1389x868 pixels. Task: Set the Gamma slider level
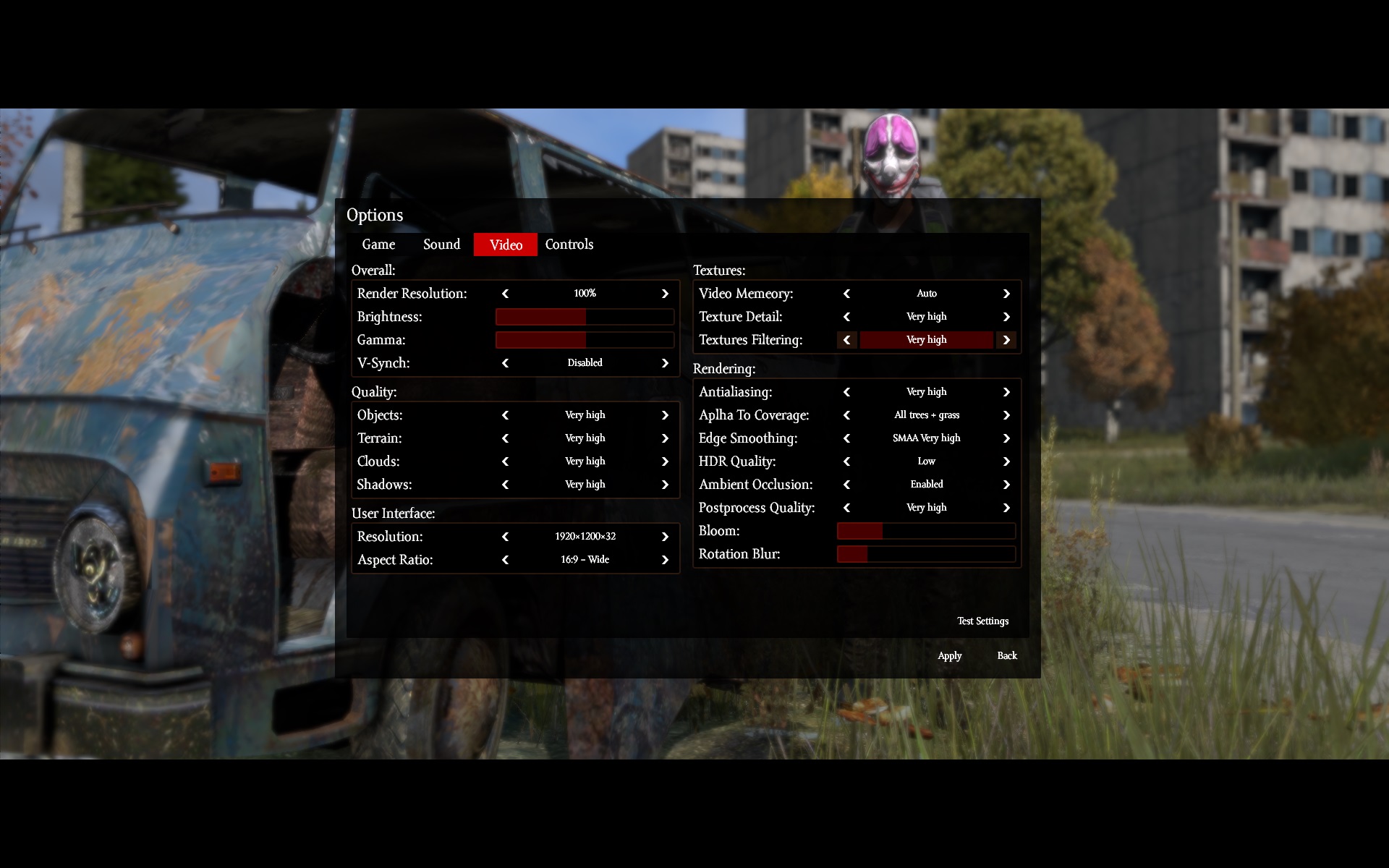[x=585, y=340]
